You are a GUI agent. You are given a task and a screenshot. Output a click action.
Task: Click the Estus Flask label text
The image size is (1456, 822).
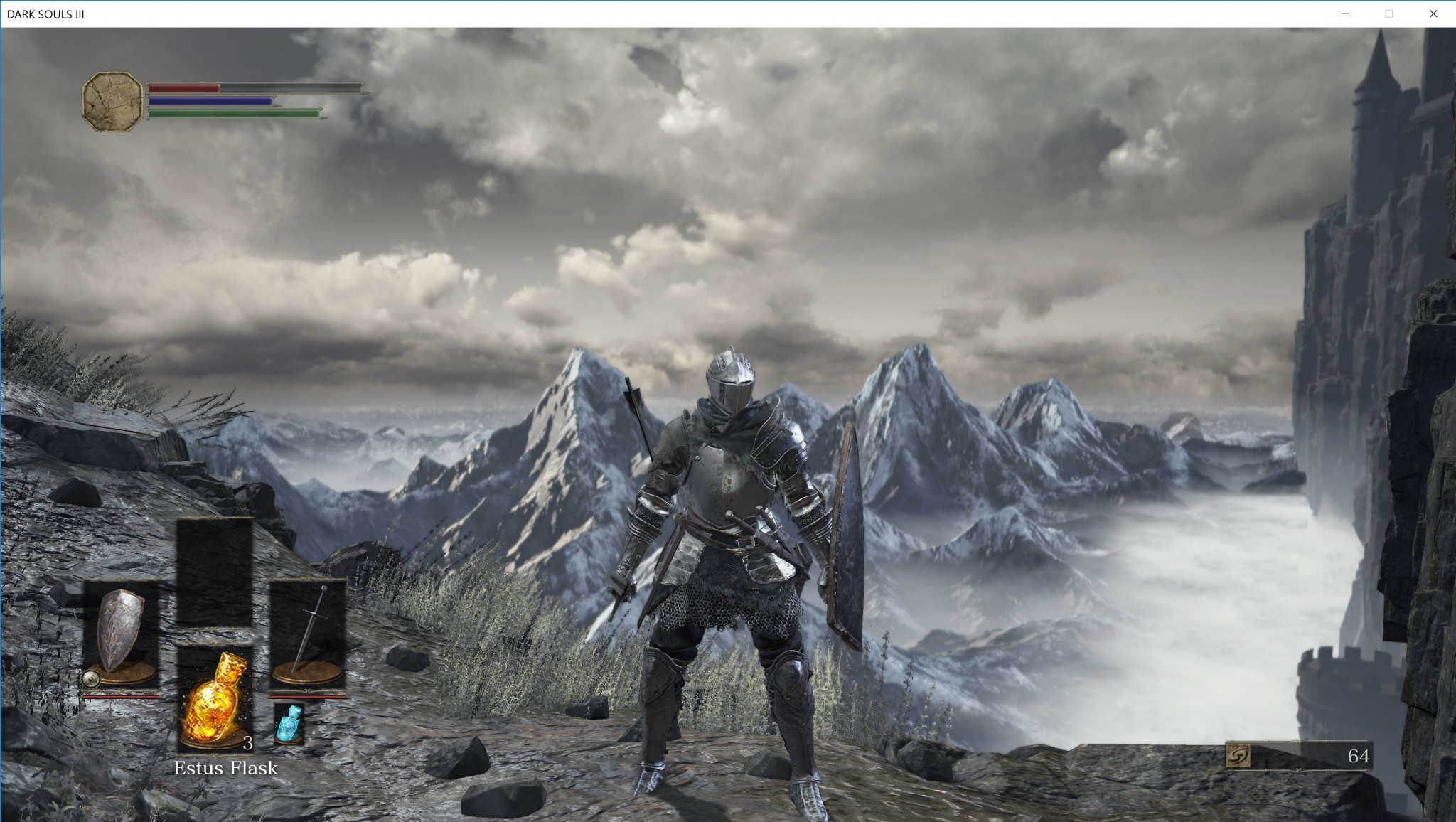pos(226,768)
